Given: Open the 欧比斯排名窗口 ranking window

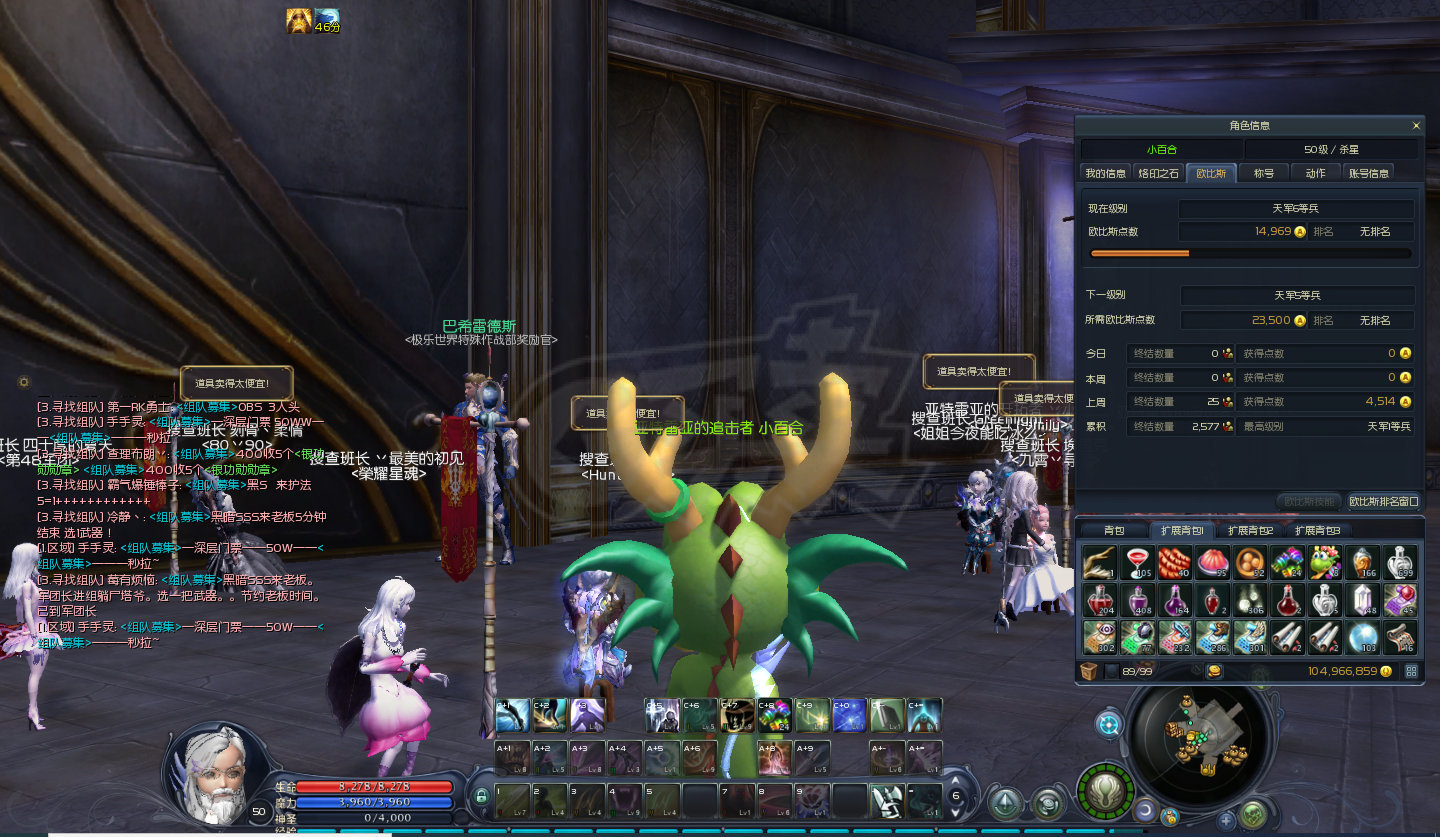Looking at the screenshot, I should 1383,501.
